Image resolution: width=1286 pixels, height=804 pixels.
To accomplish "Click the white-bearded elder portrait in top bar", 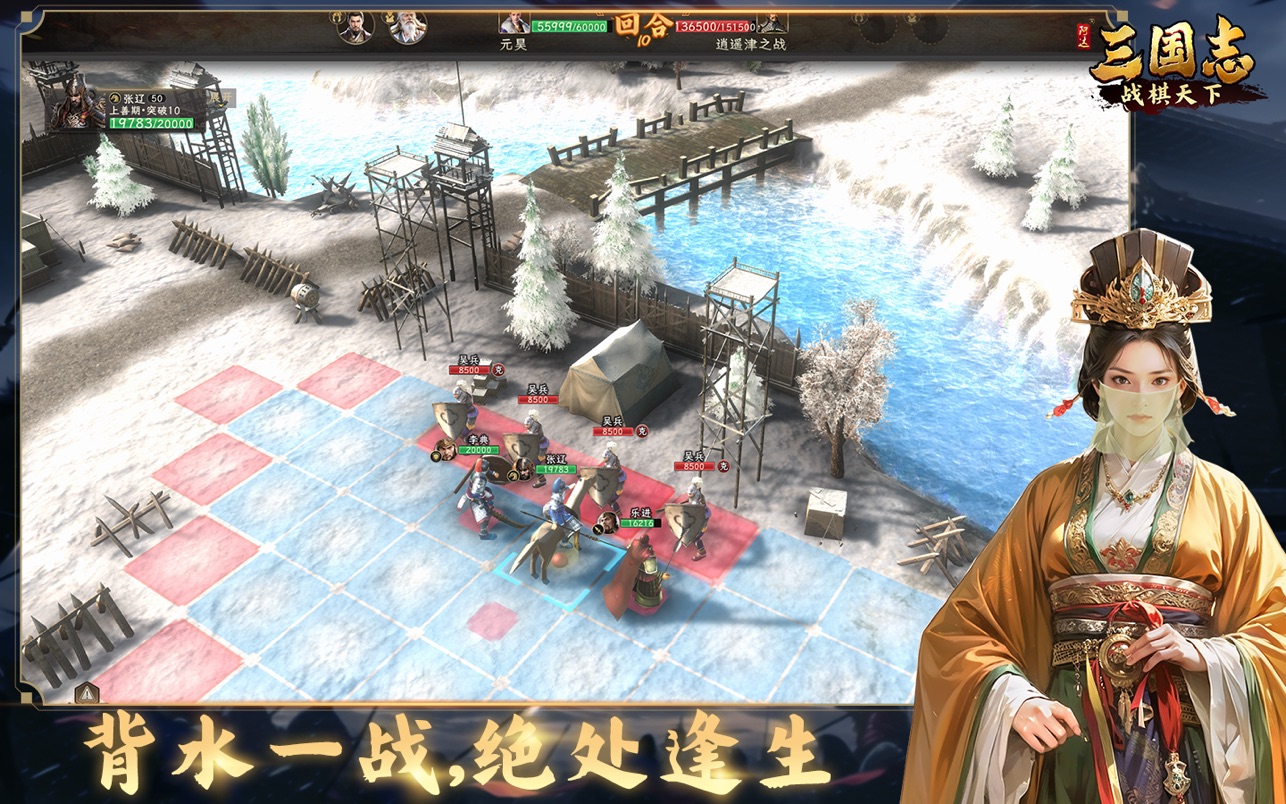I will pyautogui.click(x=408, y=27).
